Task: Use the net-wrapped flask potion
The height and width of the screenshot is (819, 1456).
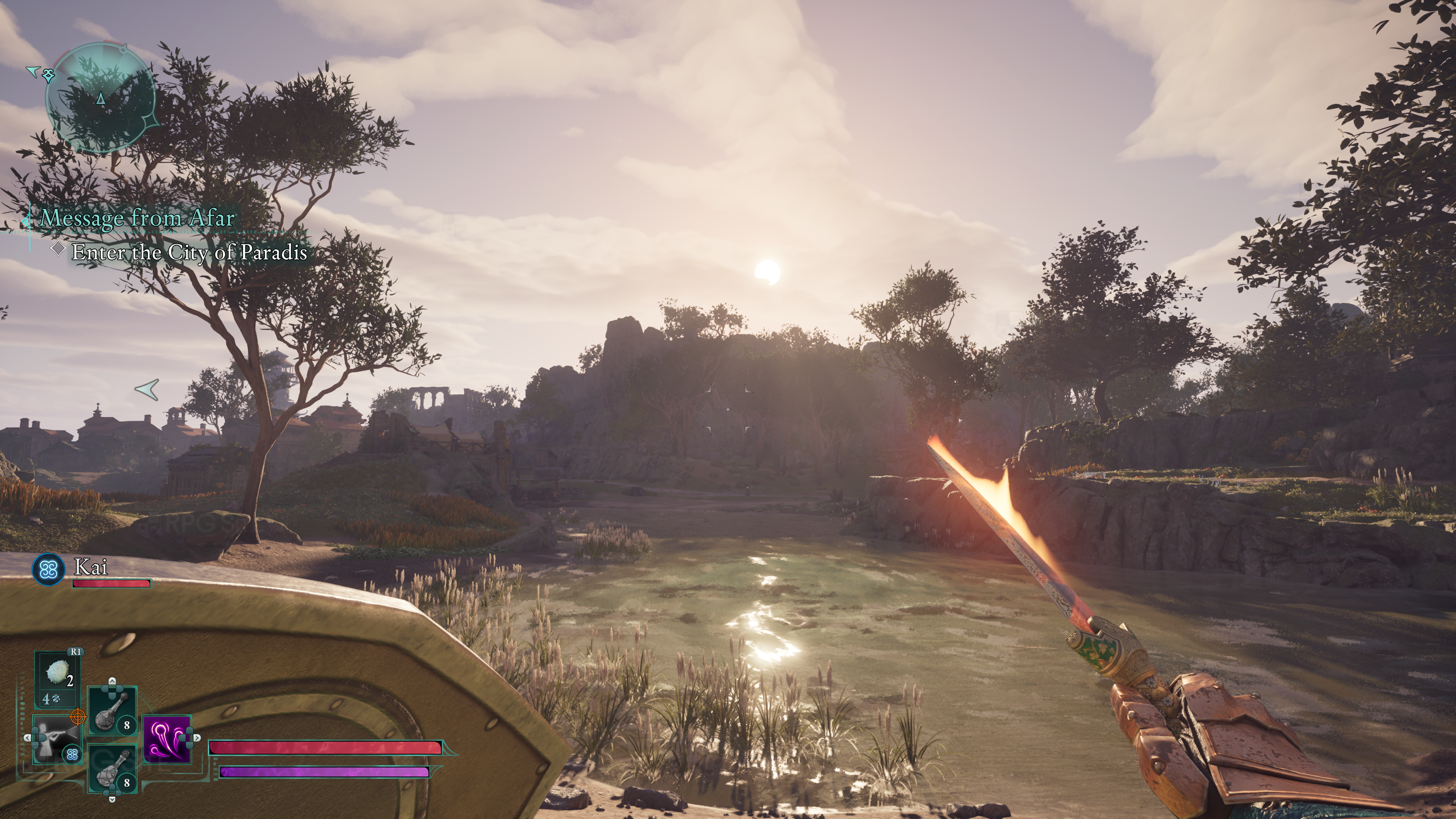Action: tap(113, 769)
